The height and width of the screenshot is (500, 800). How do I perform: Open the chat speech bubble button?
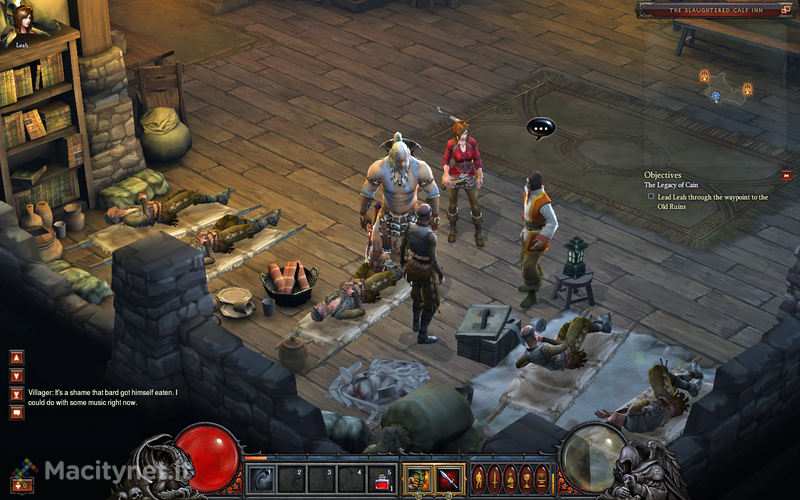(x=16, y=412)
